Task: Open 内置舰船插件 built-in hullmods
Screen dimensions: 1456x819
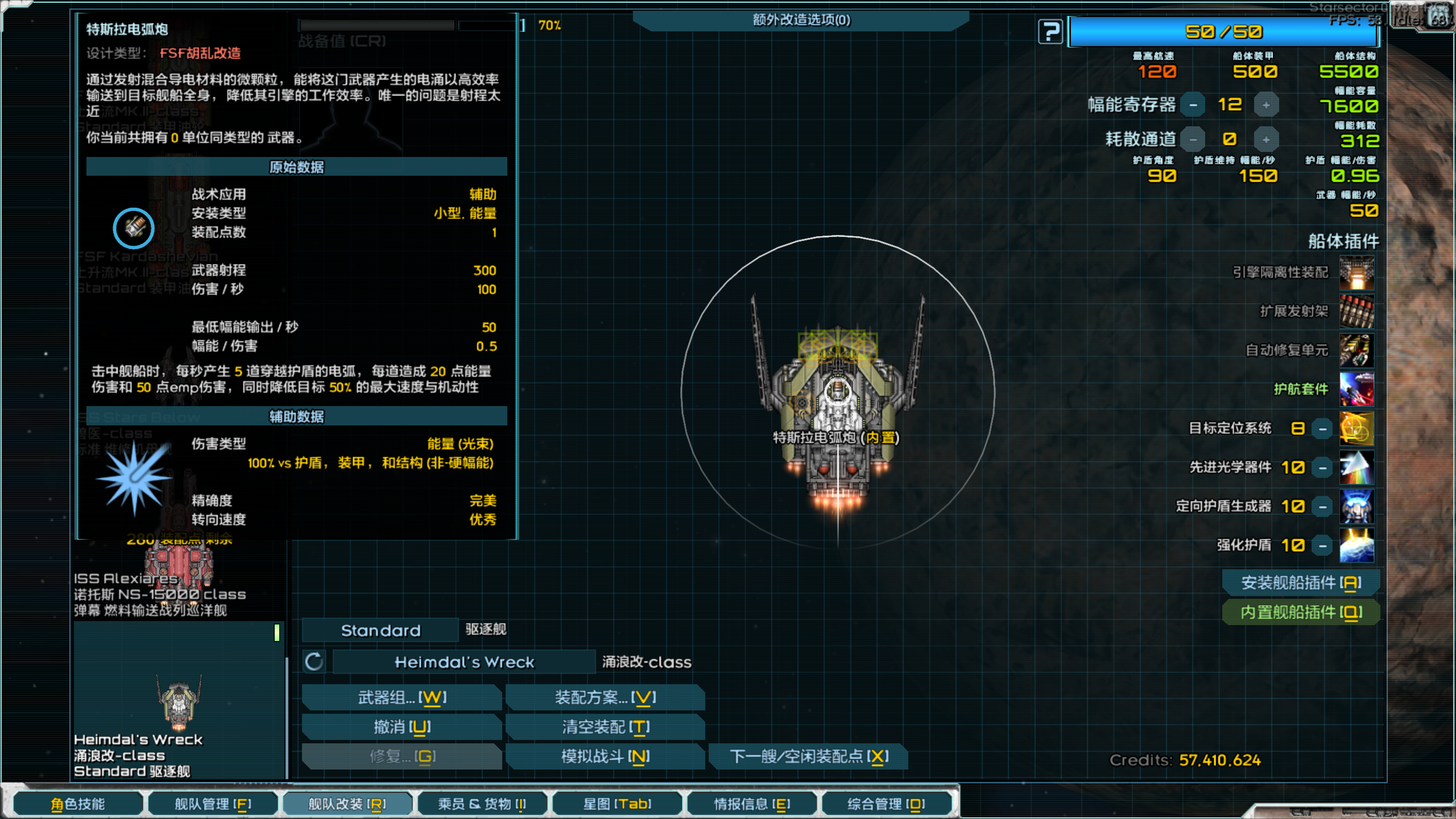Action: pos(1301,613)
